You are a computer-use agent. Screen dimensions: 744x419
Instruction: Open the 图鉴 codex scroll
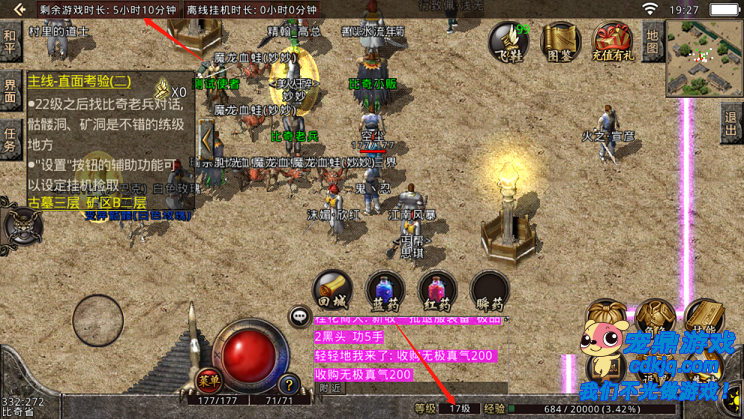pos(560,41)
